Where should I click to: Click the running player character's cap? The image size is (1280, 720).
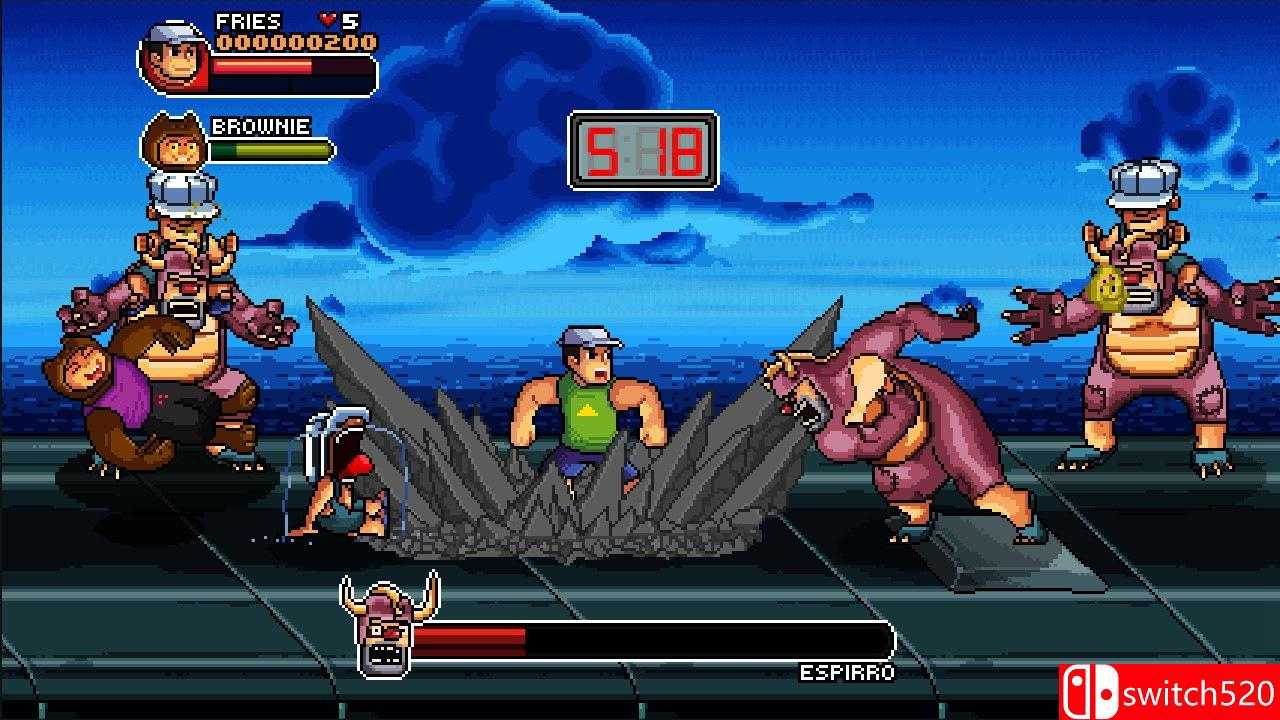click(x=584, y=338)
